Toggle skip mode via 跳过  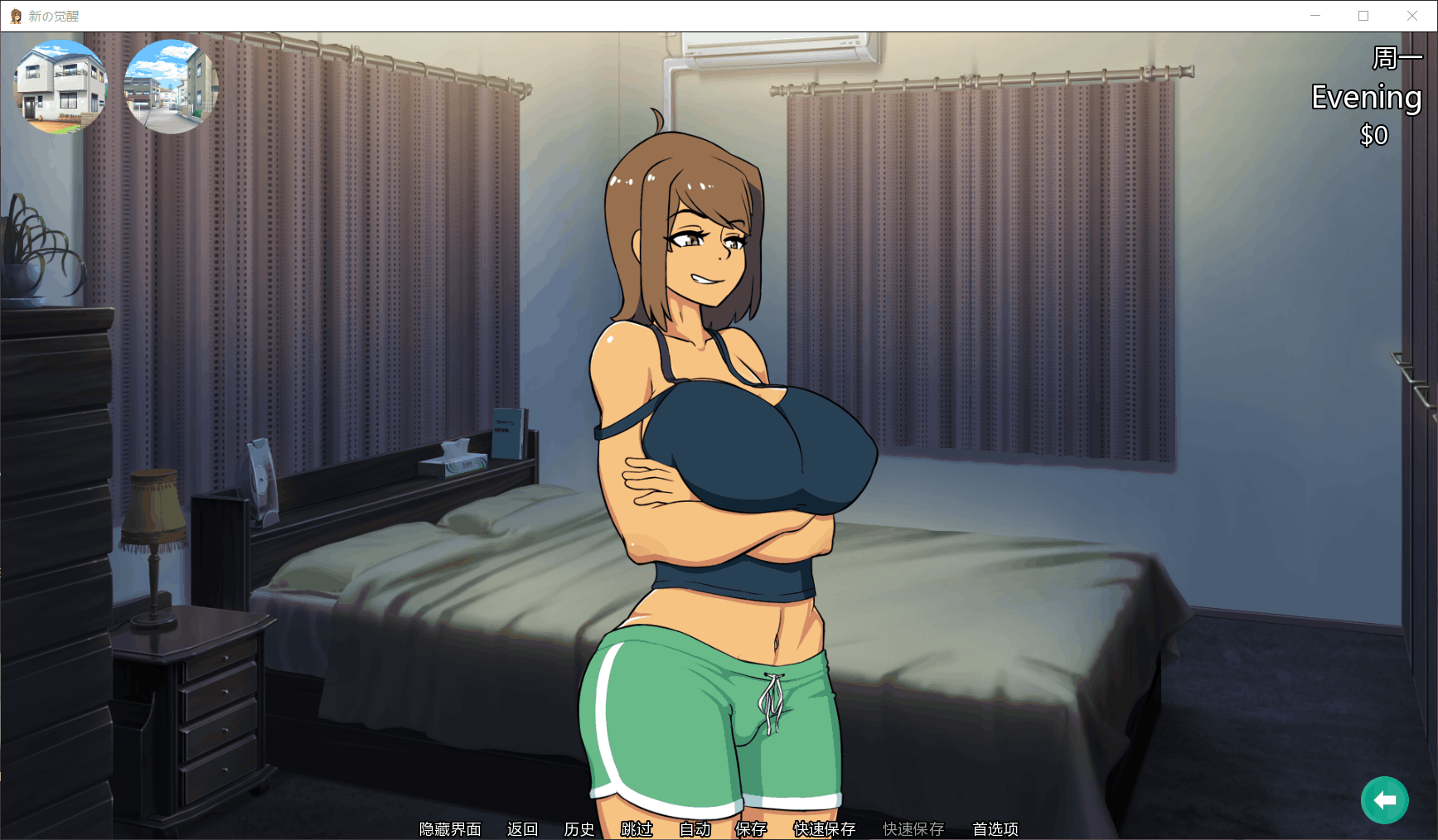[x=635, y=828]
